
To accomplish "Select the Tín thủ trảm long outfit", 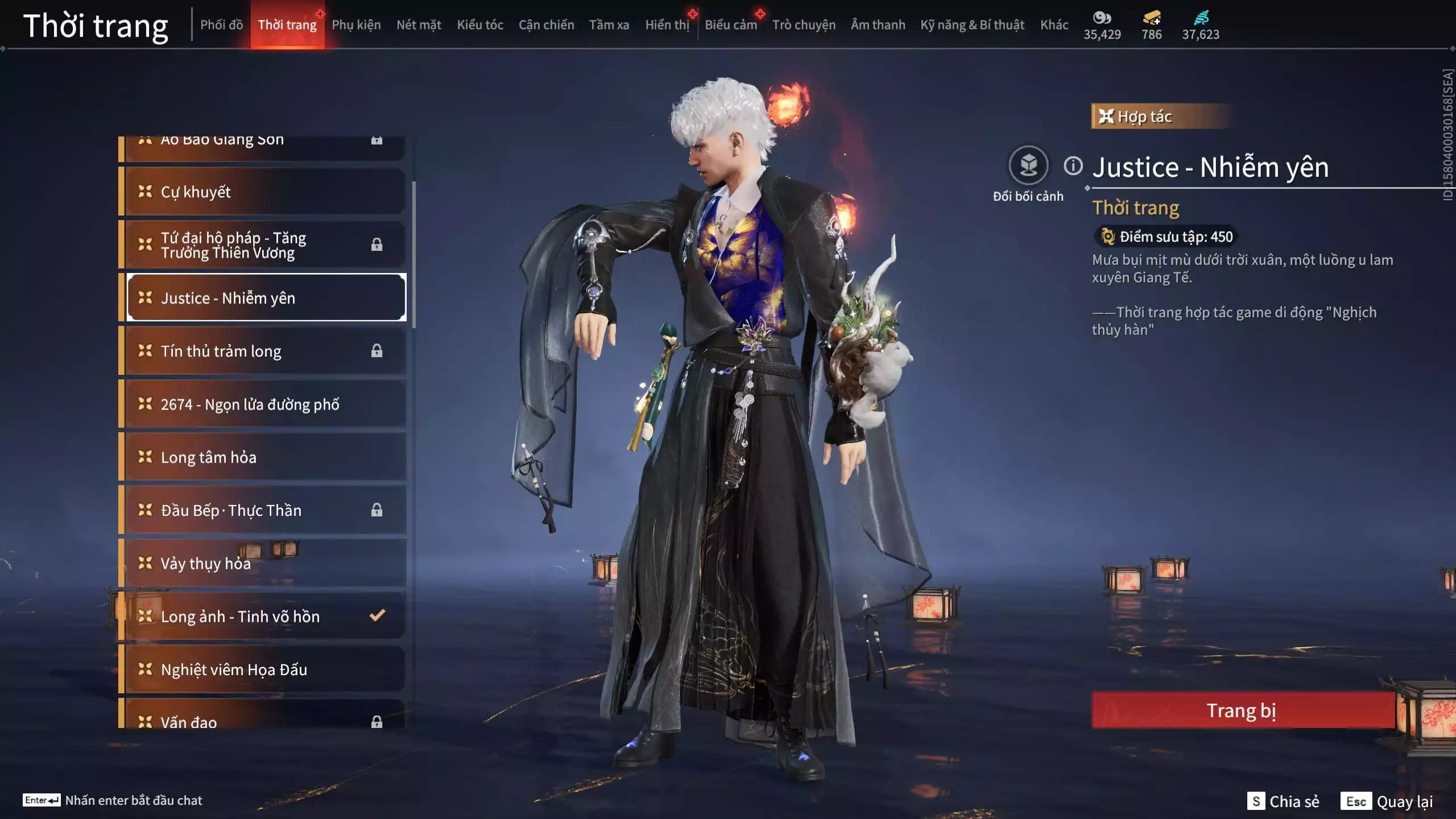I will click(265, 351).
